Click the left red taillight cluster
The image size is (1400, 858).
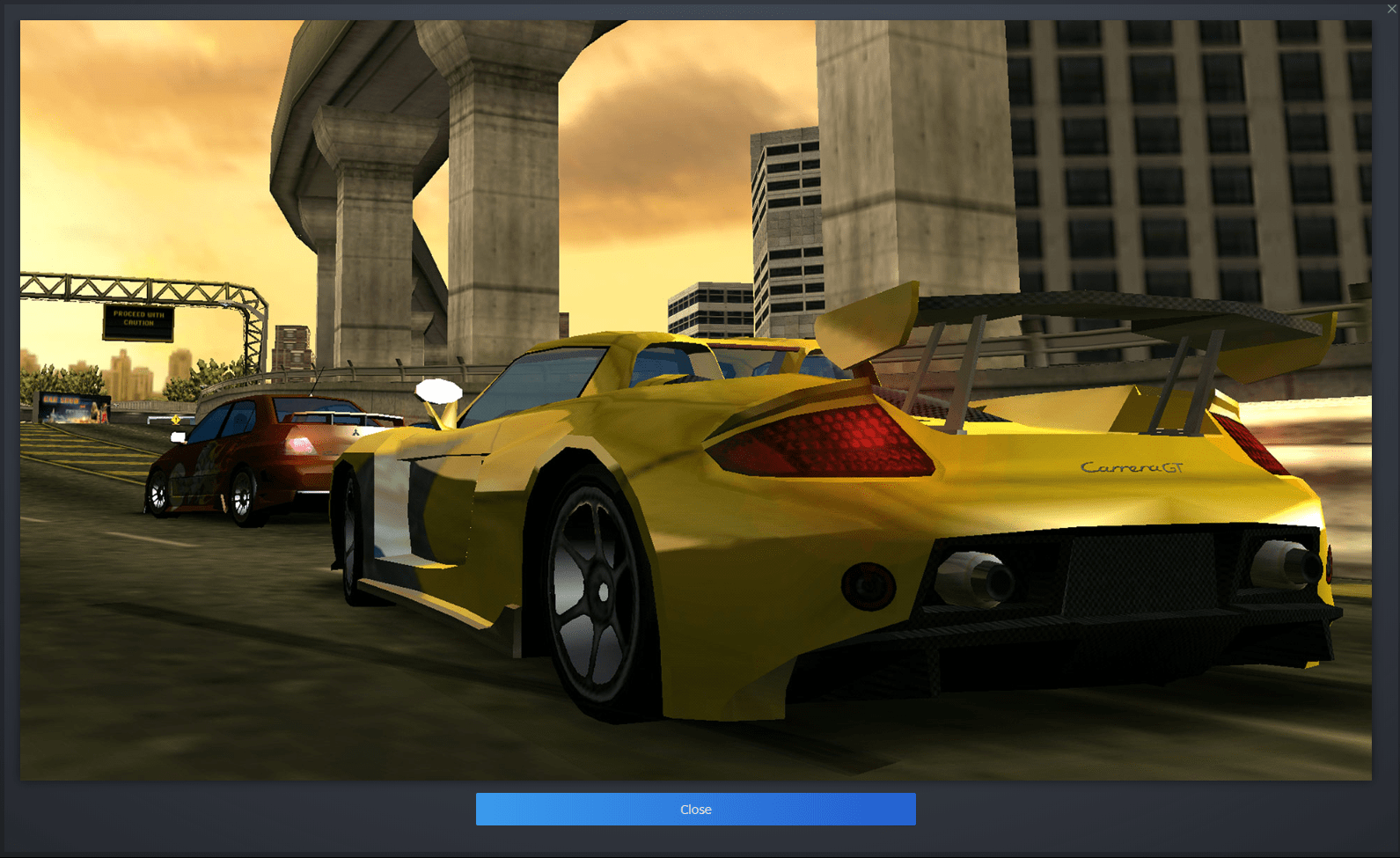click(818, 440)
